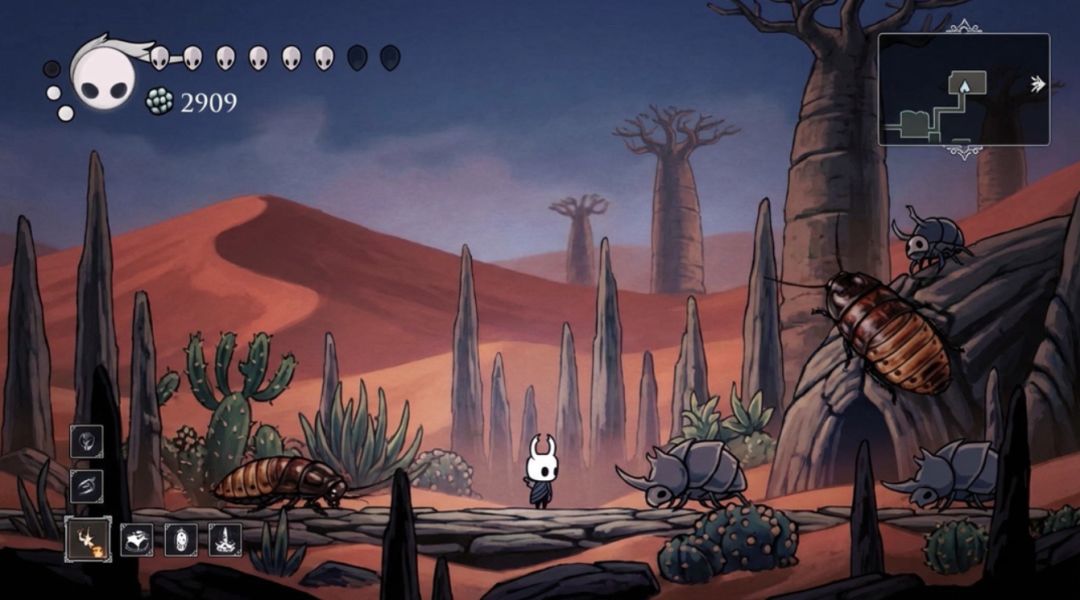Click the Geo currency cluster icon
This screenshot has width=1080, height=600.
point(159,101)
